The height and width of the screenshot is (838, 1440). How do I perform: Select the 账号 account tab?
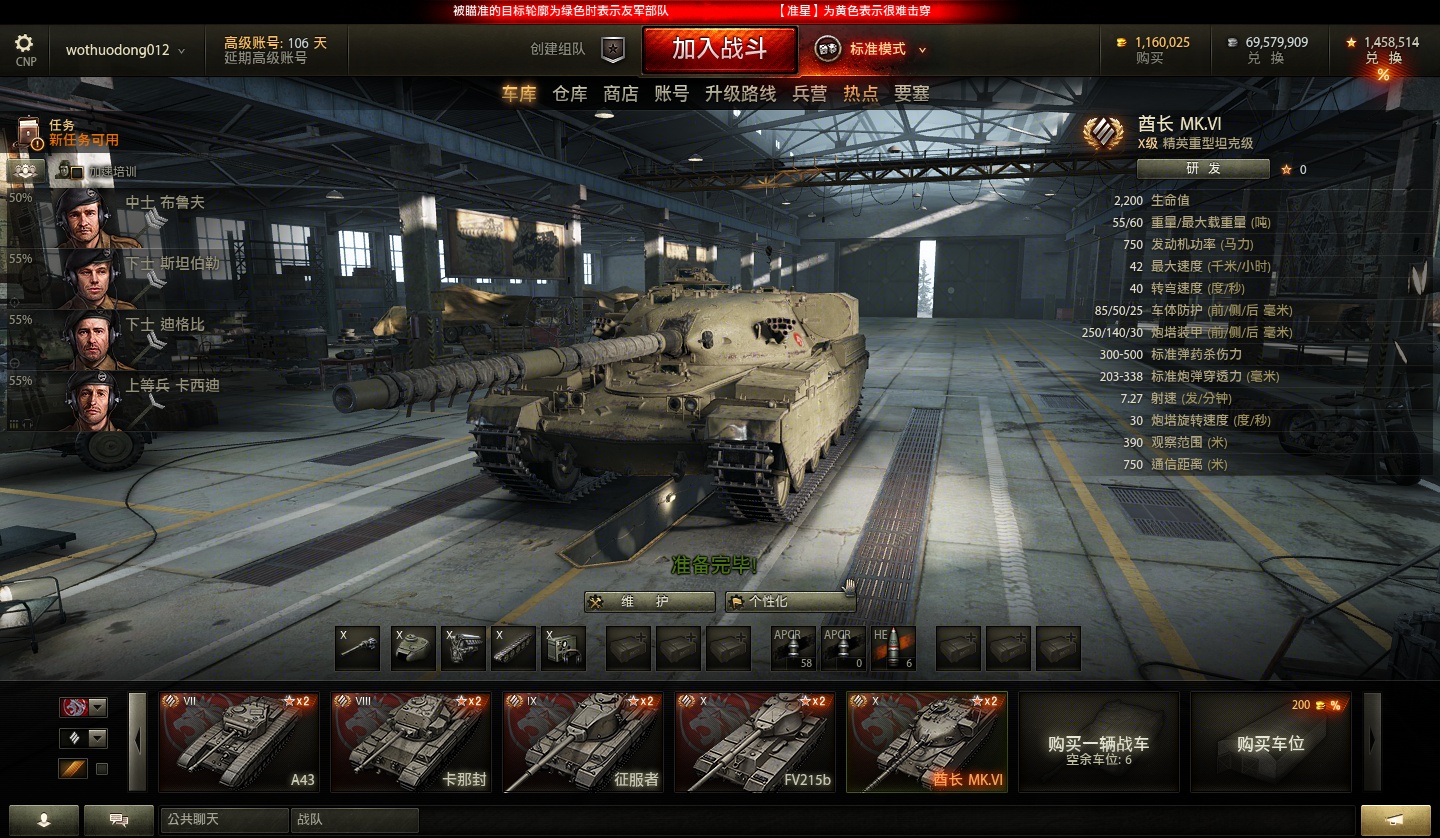(671, 94)
